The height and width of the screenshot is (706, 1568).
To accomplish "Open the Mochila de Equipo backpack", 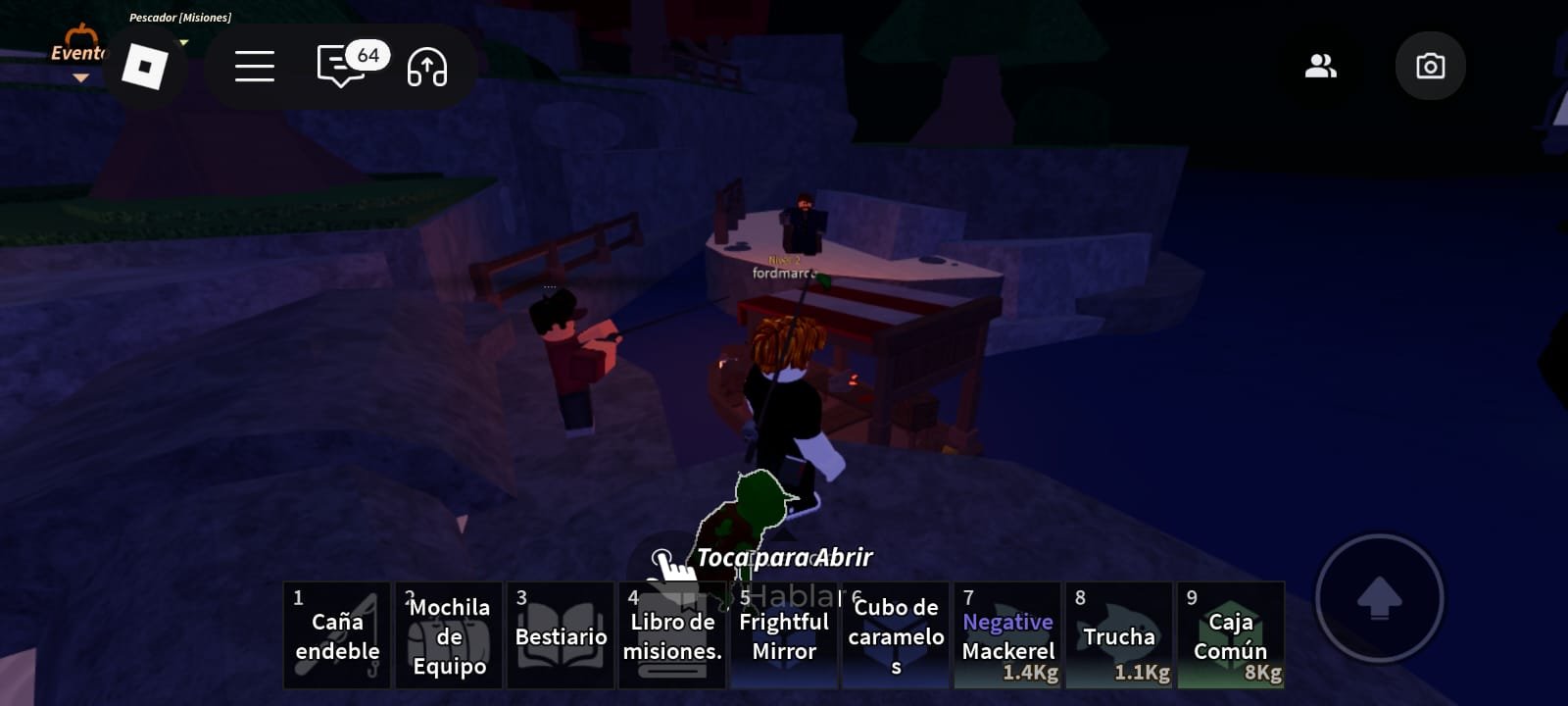I will [448, 635].
